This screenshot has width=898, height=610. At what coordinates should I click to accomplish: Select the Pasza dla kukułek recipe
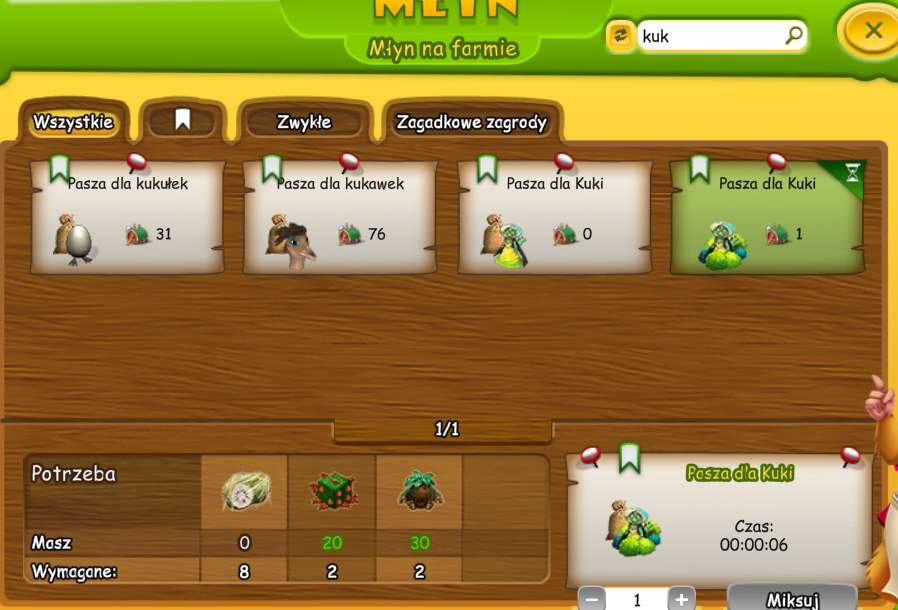tap(127, 218)
